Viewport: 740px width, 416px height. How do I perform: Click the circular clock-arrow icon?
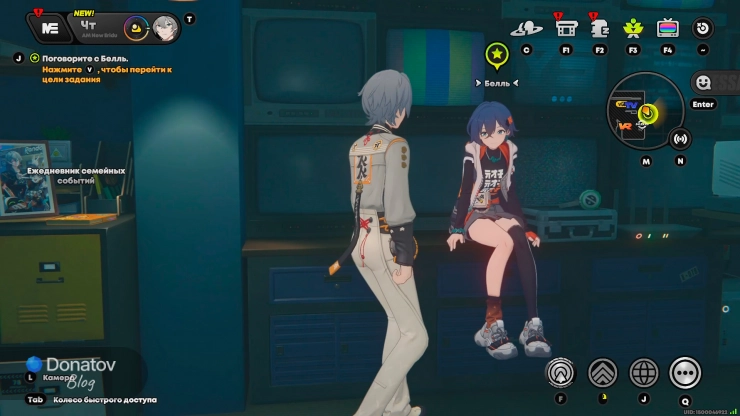point(703,28)
